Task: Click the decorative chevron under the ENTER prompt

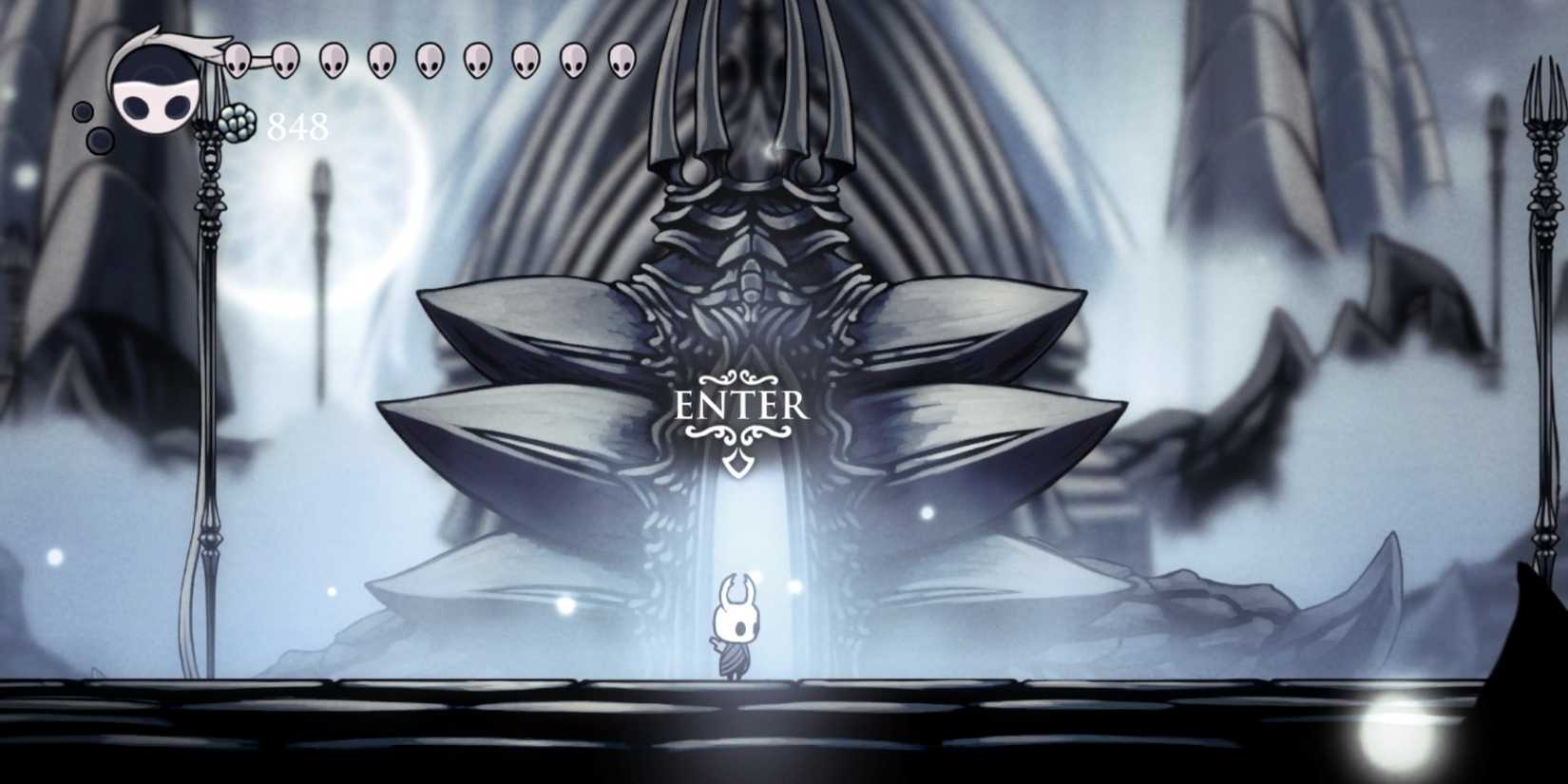Action: (738, 463)
